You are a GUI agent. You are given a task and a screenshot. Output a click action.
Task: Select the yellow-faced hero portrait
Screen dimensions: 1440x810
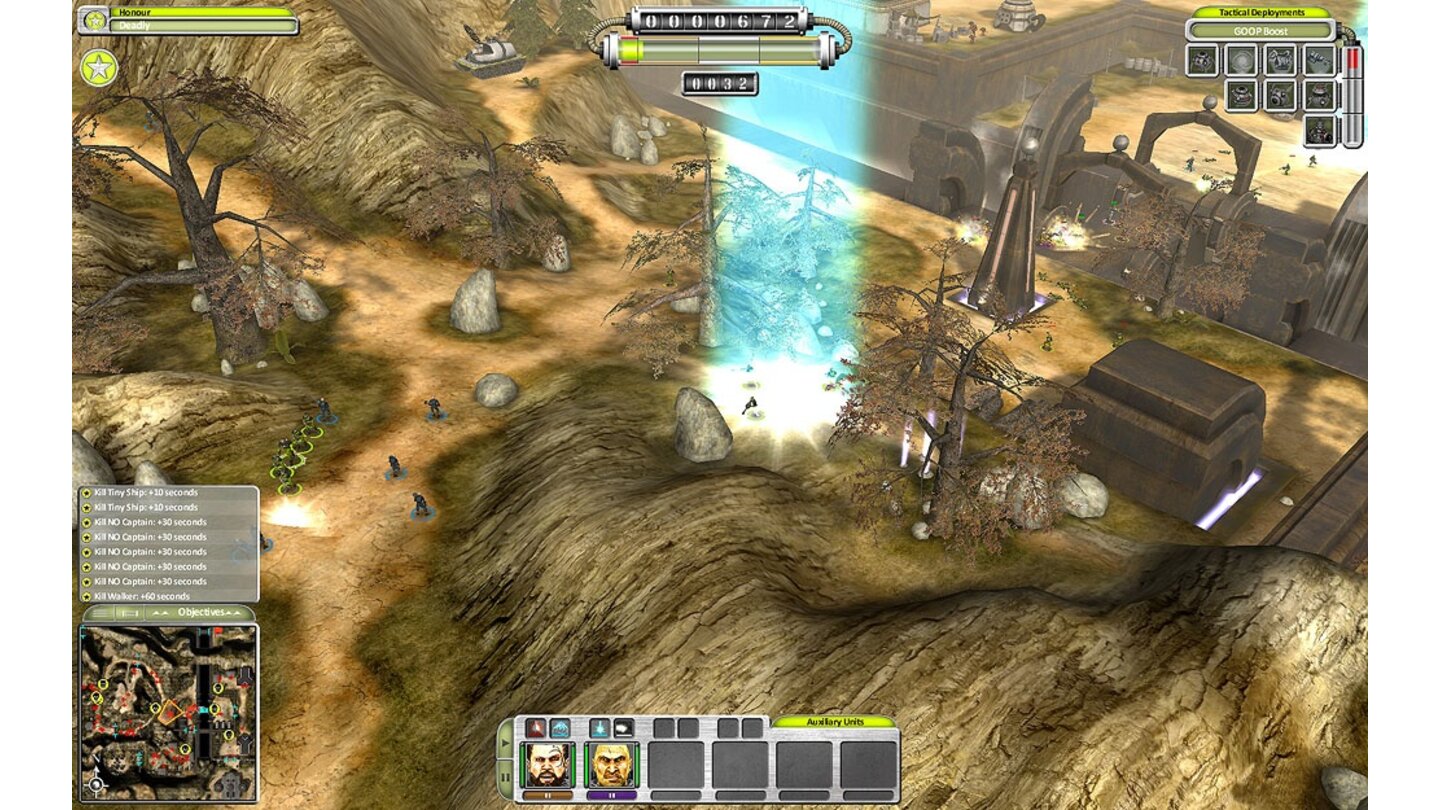[612, 764]
